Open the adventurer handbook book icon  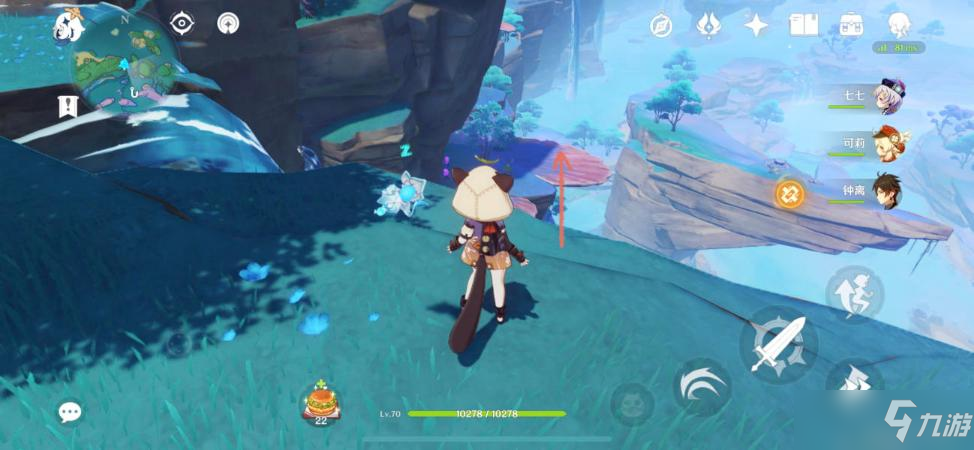tap(803, 25)
